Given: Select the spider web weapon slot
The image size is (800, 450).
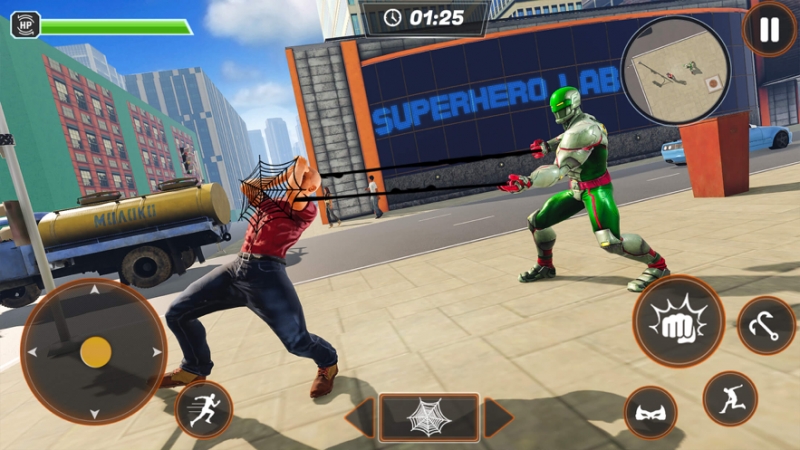Looking at the screenshot, I should 429,417.
